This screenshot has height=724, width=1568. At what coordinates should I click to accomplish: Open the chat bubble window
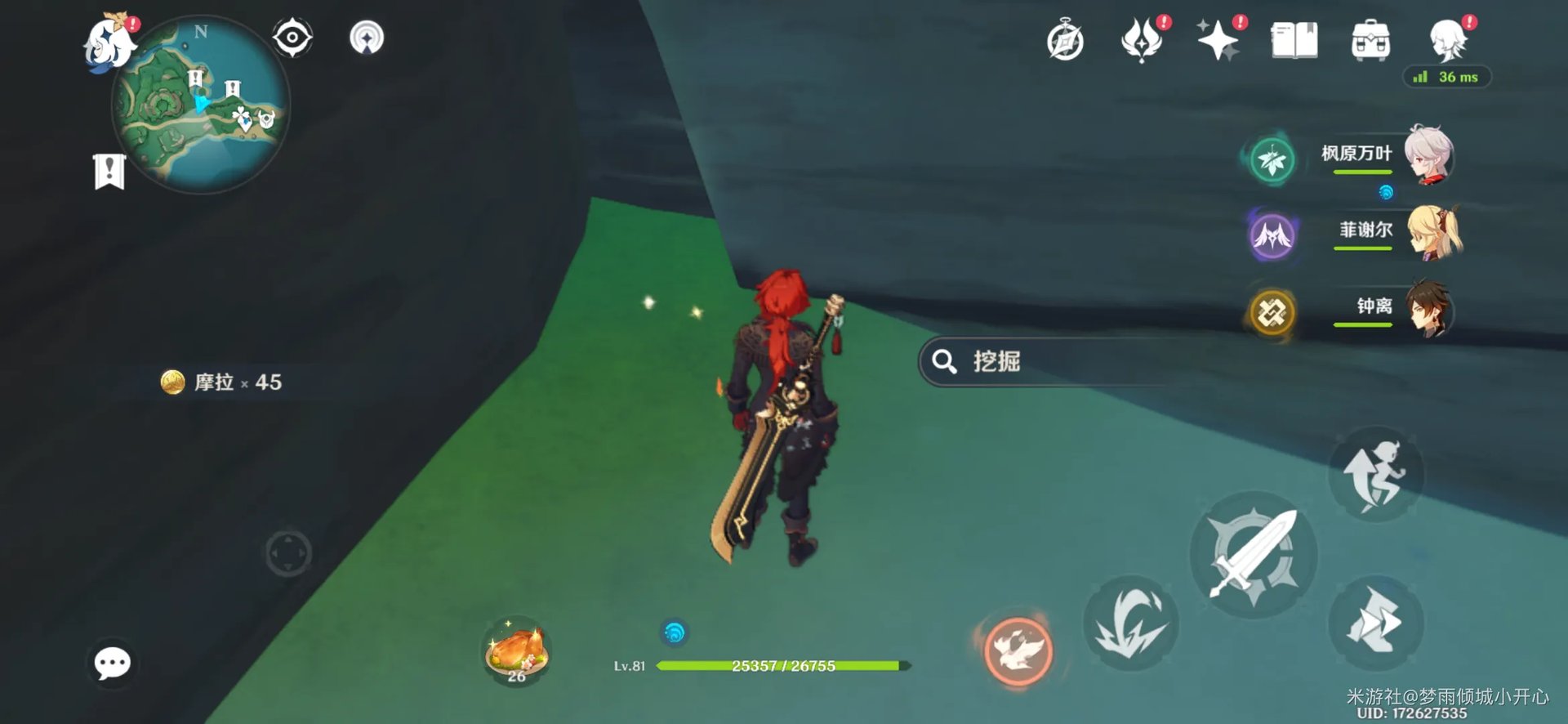(111, 664)
